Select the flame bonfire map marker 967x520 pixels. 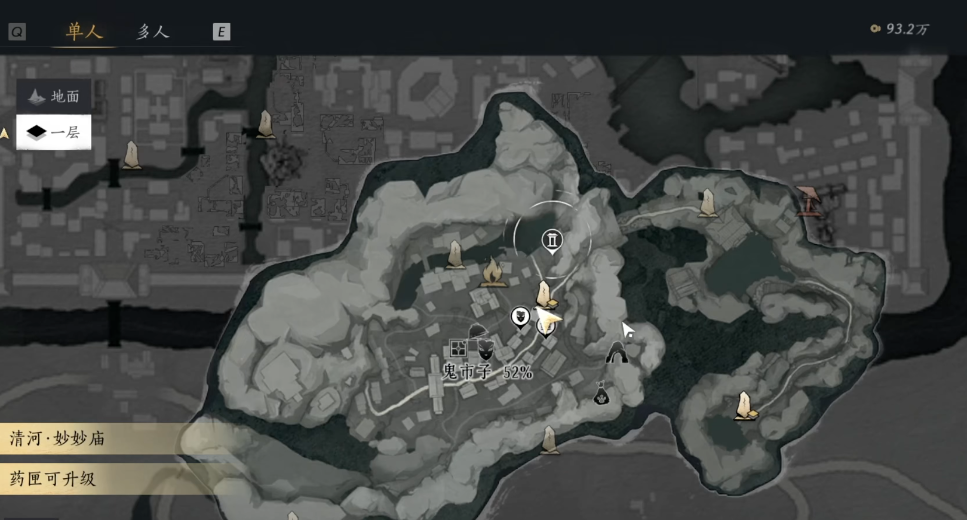(x=491, y=271)
